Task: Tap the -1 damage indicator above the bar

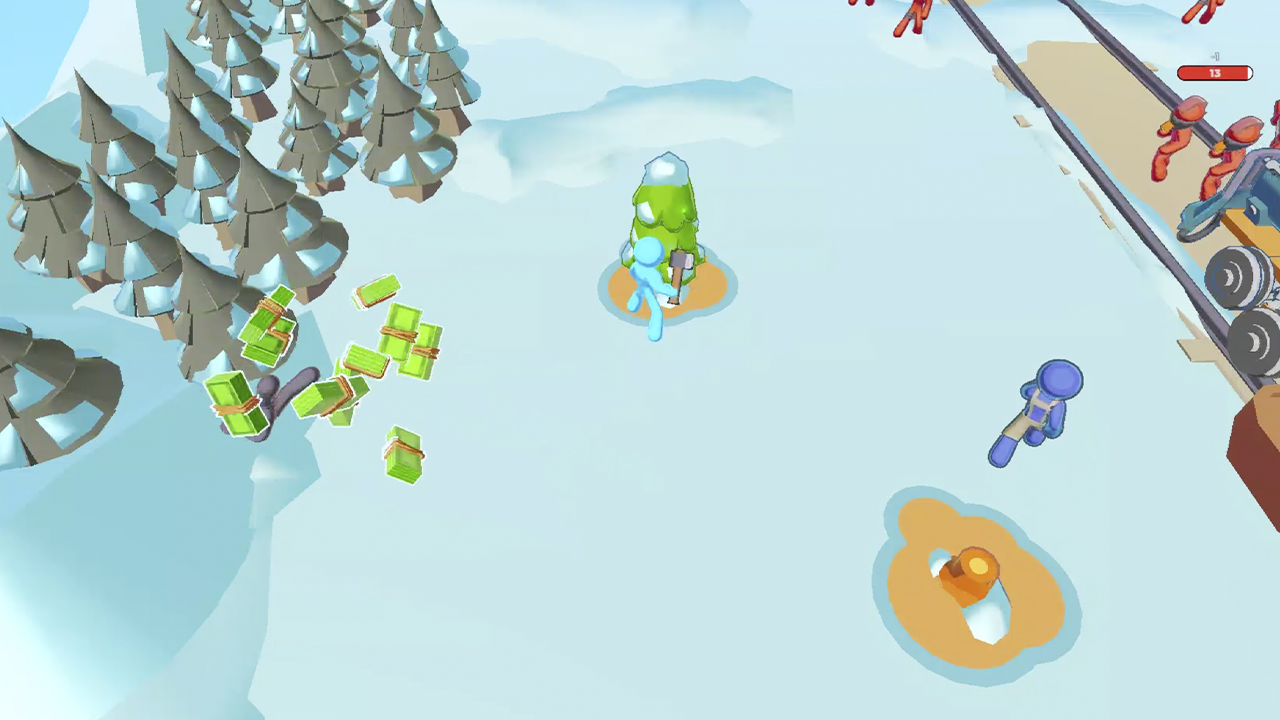Action: 1213,57
